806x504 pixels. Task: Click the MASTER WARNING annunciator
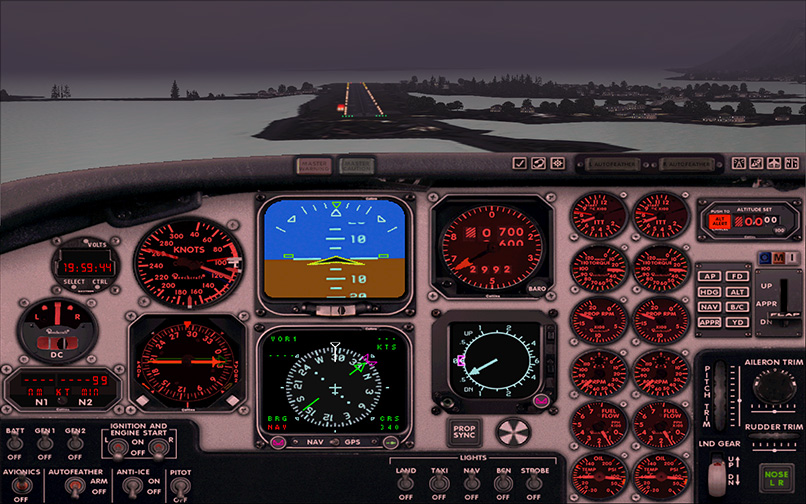click(x=312, y=164)
